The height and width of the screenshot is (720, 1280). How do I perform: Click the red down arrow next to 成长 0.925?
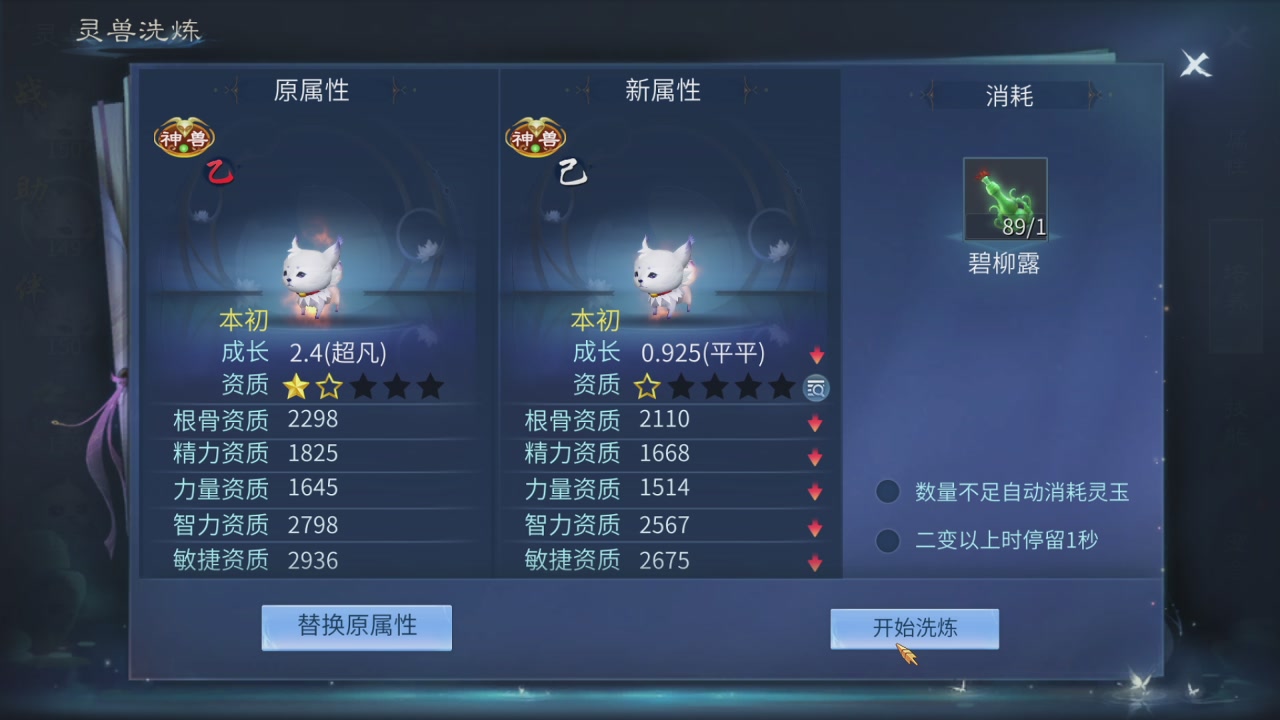coord(816,352)
